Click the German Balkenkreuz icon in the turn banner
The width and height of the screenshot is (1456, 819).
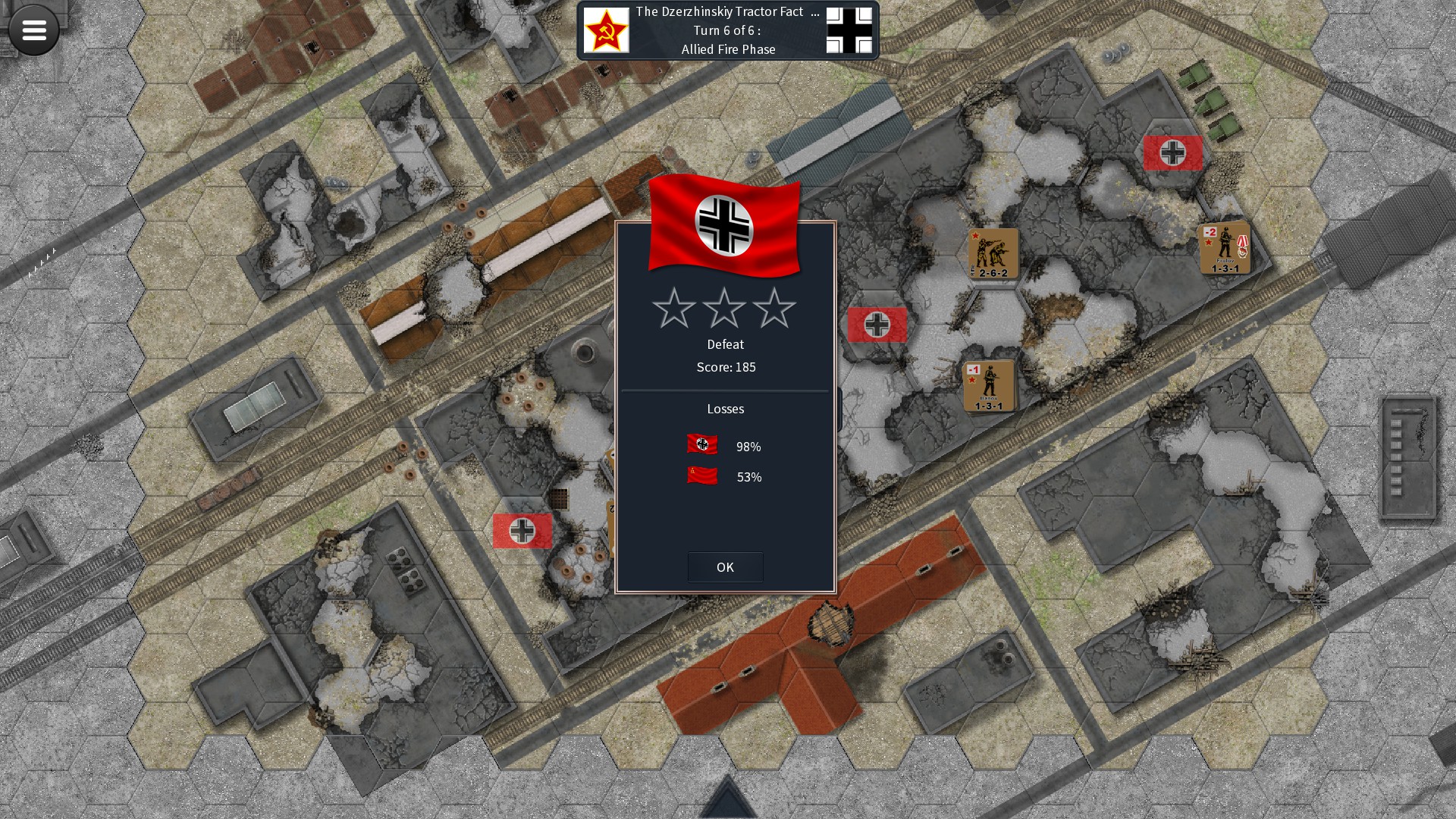849,30
